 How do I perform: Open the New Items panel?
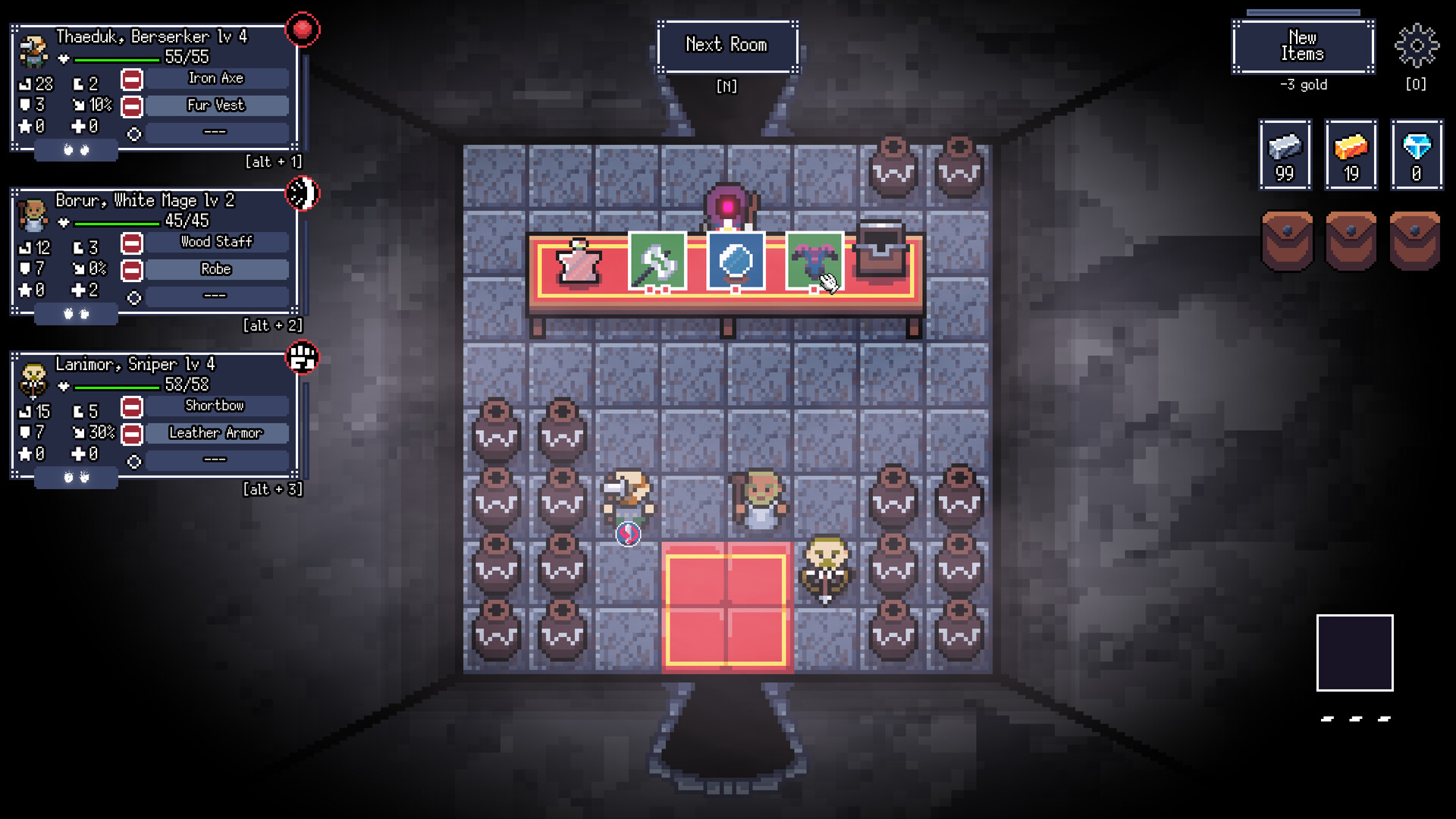1303,47
